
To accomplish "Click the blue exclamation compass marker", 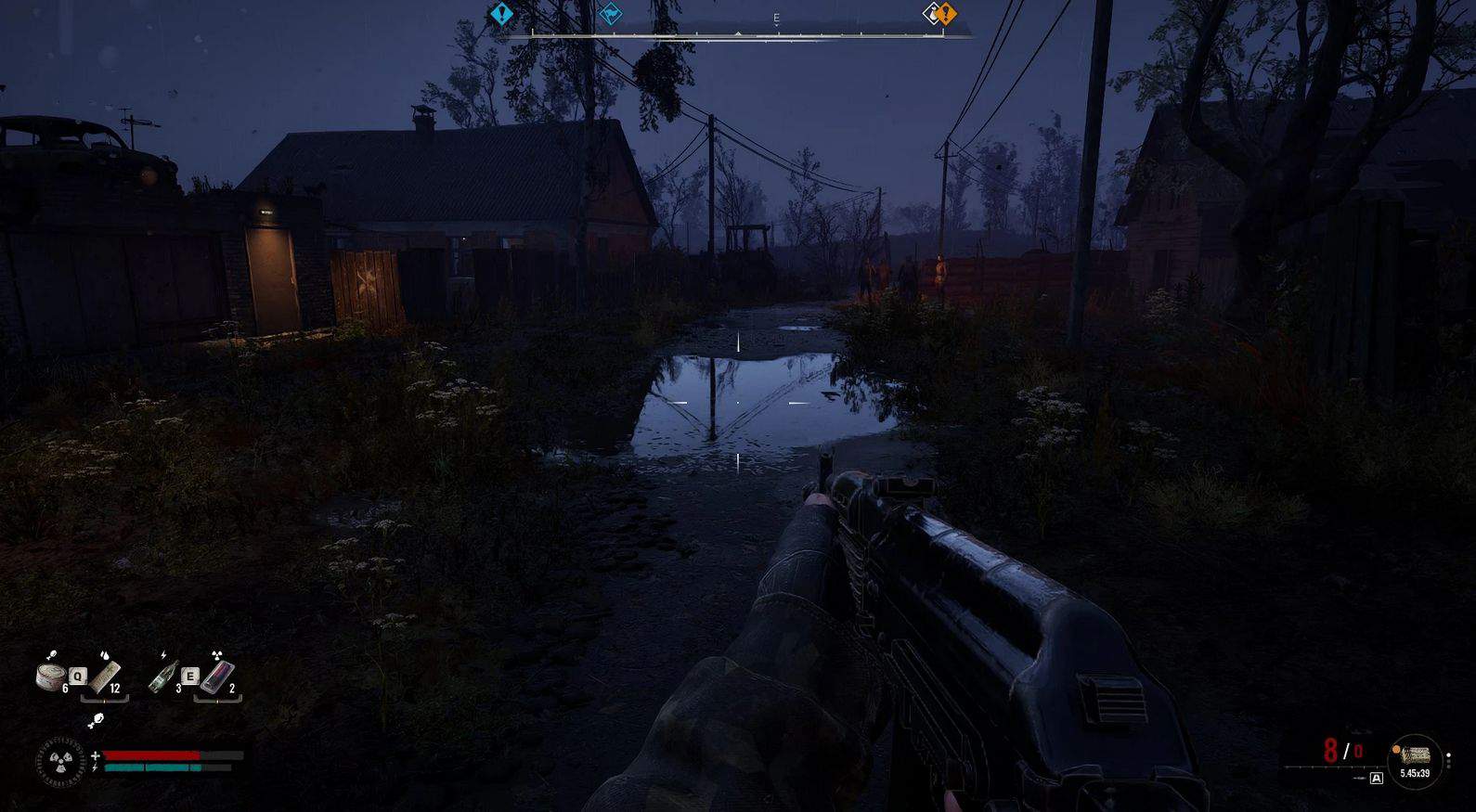I will point(501,14).
